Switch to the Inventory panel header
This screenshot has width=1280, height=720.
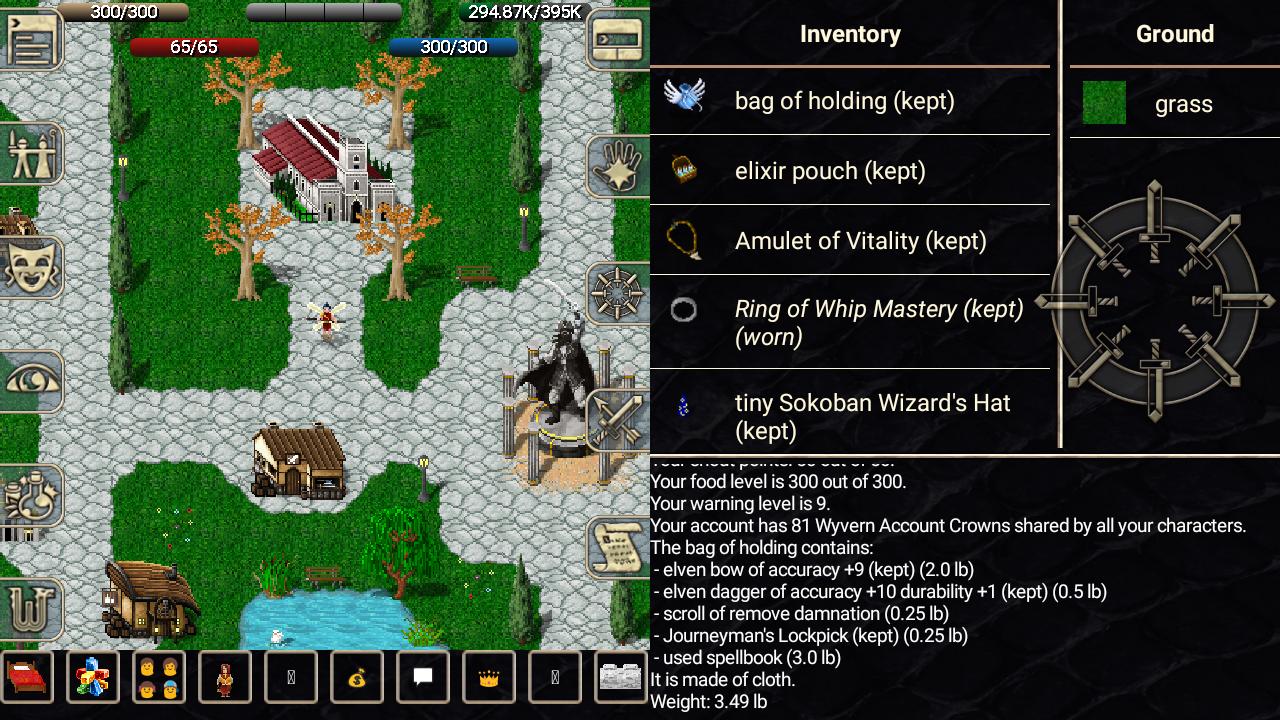(850, 33)
